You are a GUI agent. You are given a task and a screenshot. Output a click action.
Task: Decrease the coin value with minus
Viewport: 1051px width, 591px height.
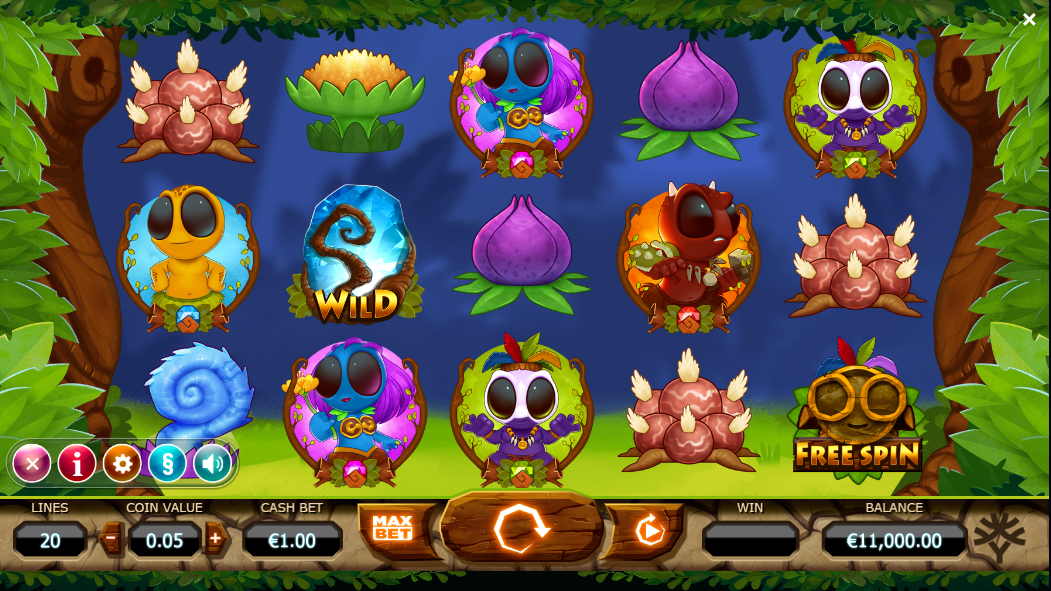pyautogui.click(x=111, y=540)
